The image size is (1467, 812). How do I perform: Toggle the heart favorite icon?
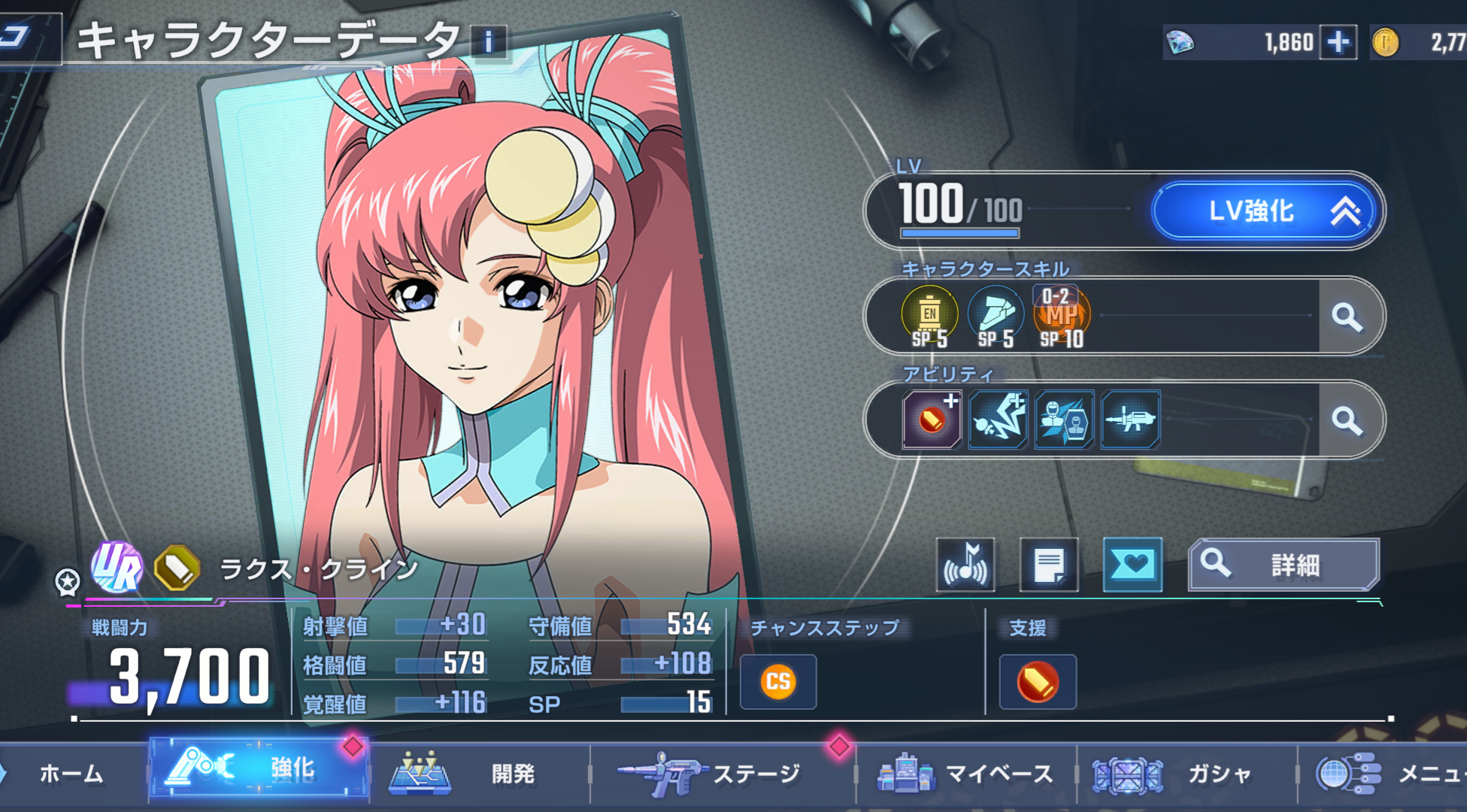(1132, 565)
